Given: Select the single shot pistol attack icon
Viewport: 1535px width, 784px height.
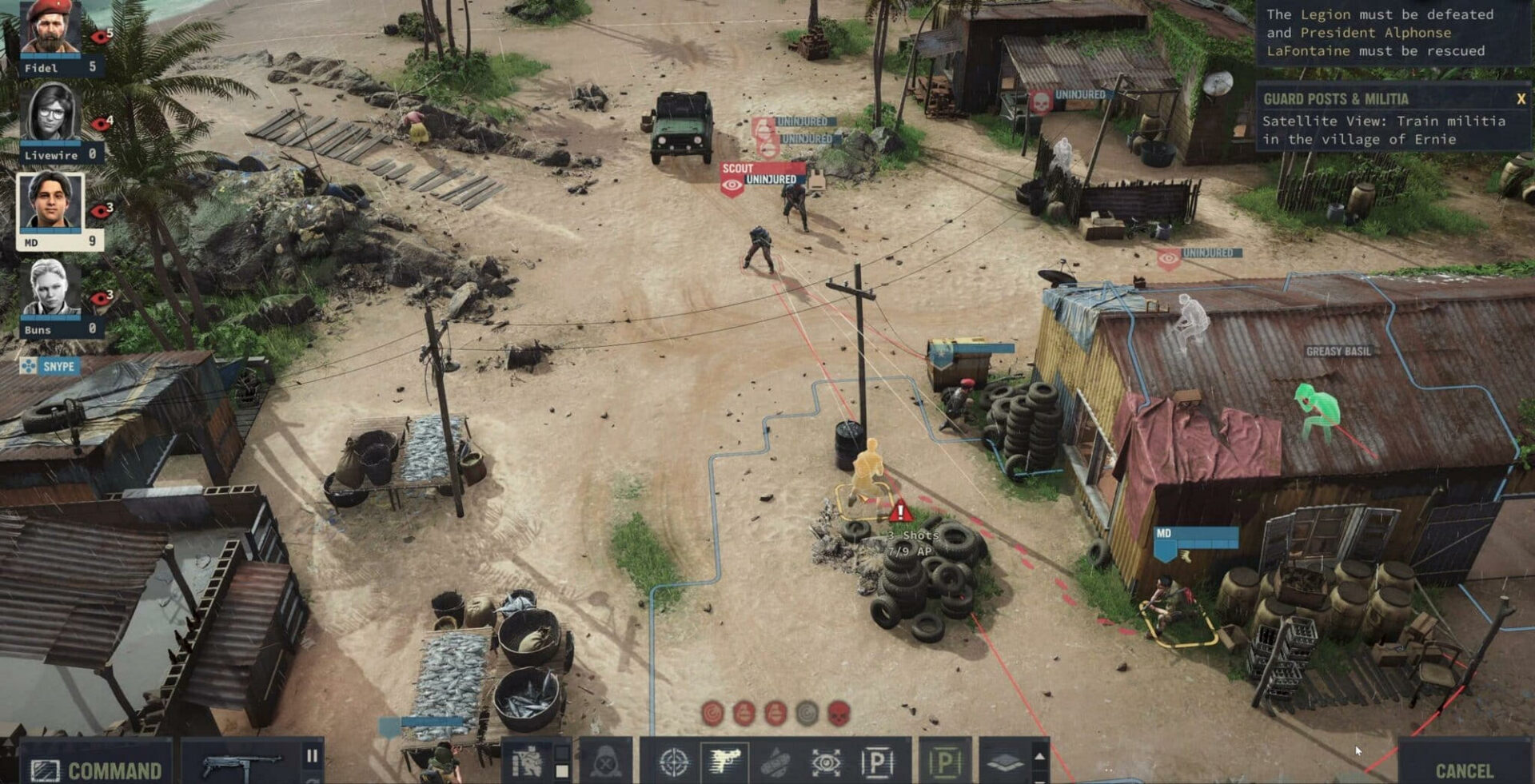Looking at the screenshot, I should tap(726, 761).
